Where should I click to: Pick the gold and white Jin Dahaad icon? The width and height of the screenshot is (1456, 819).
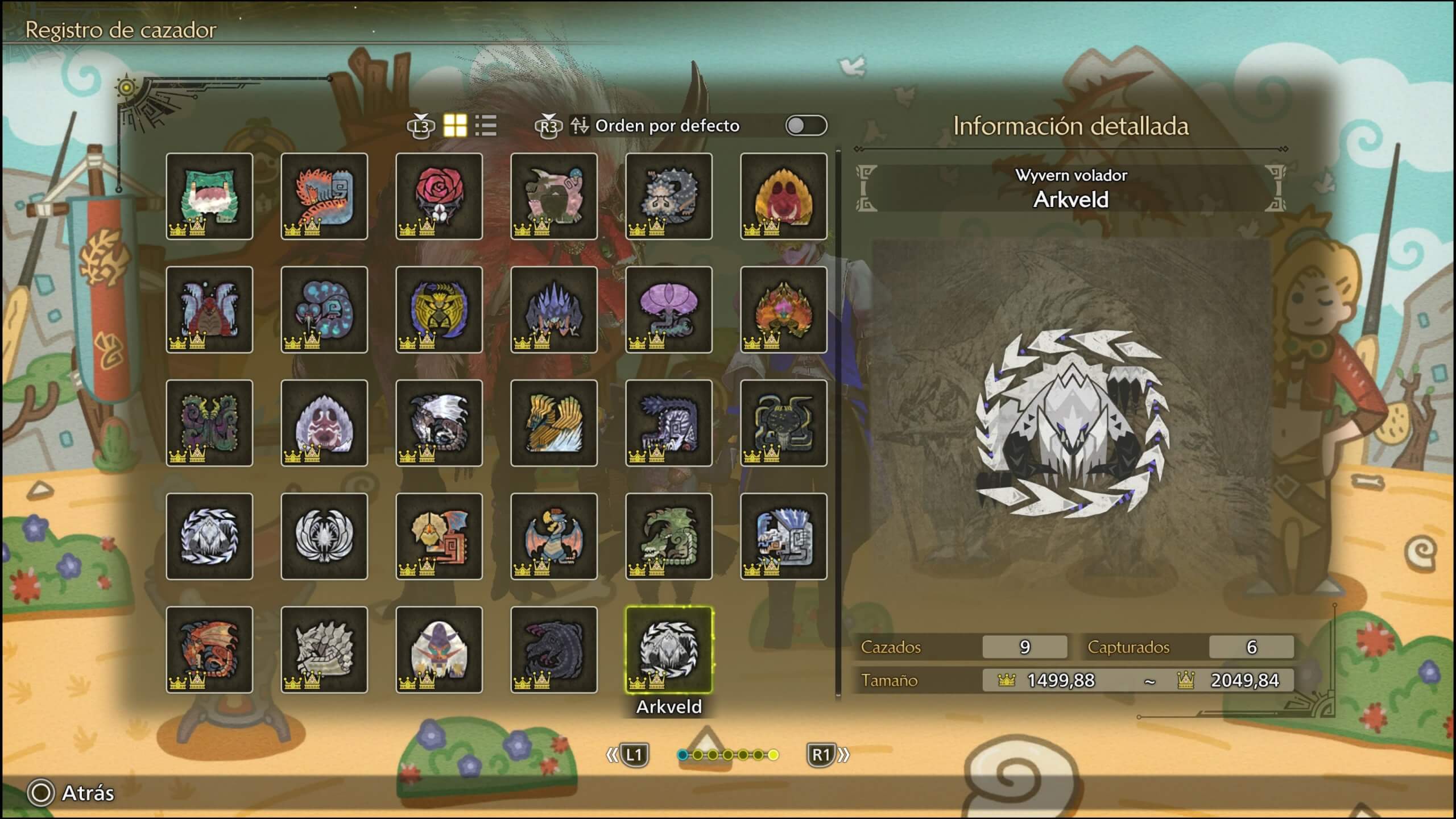tap(554, 423)
